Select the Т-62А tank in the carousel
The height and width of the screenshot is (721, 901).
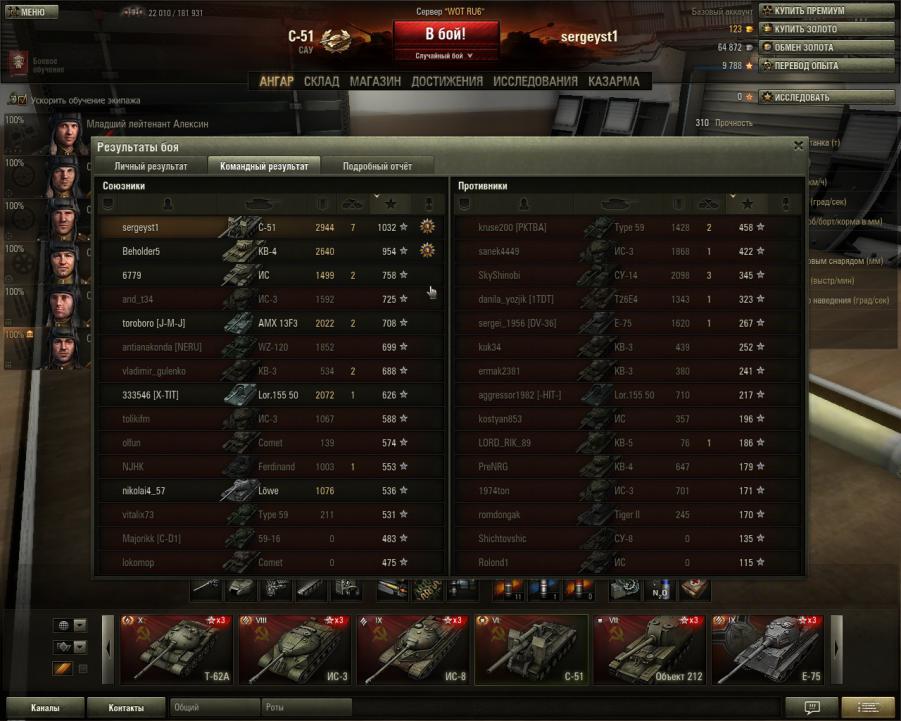[175, 647]
